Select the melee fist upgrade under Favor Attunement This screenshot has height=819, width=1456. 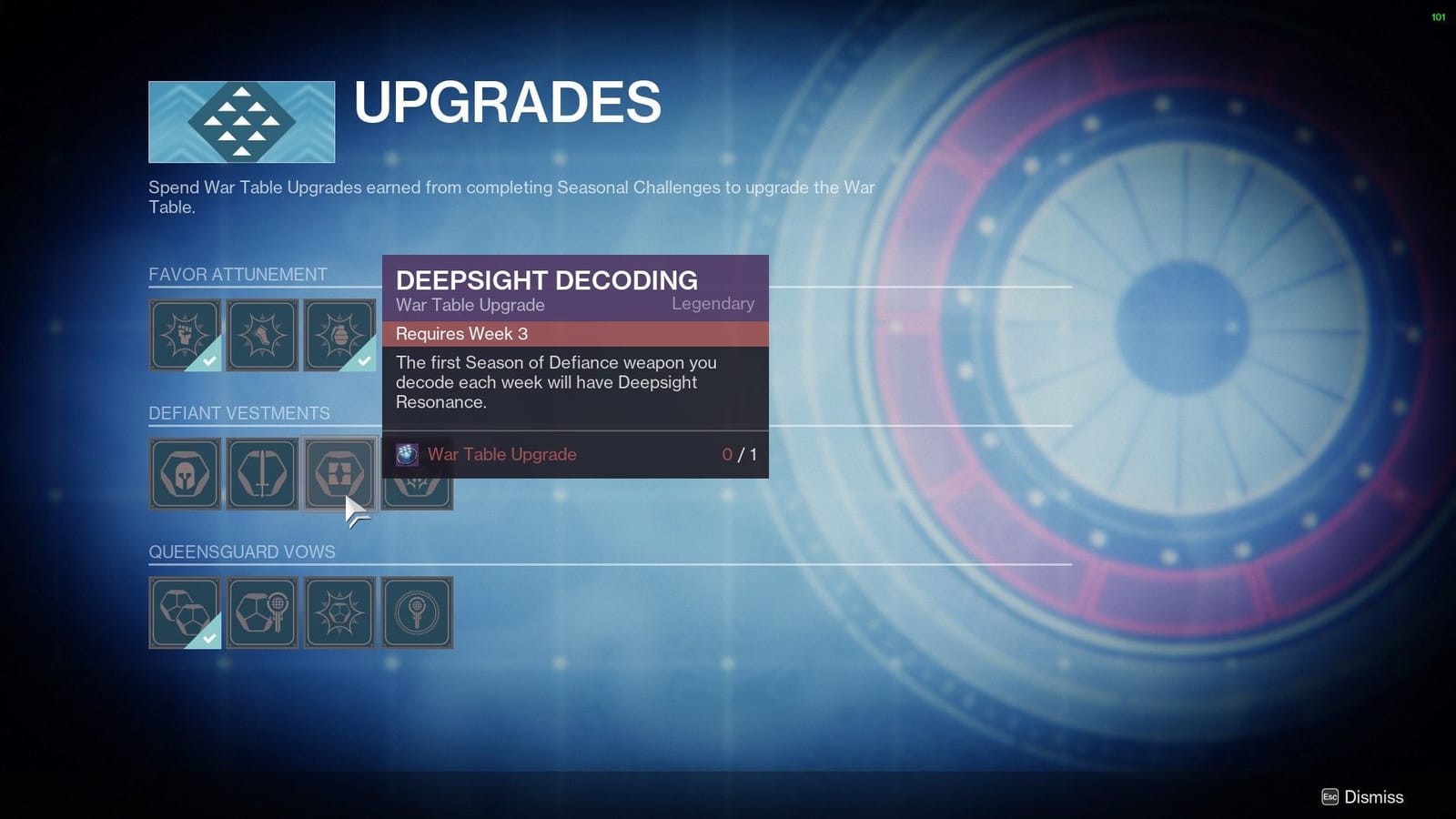[x=185, y=335]
